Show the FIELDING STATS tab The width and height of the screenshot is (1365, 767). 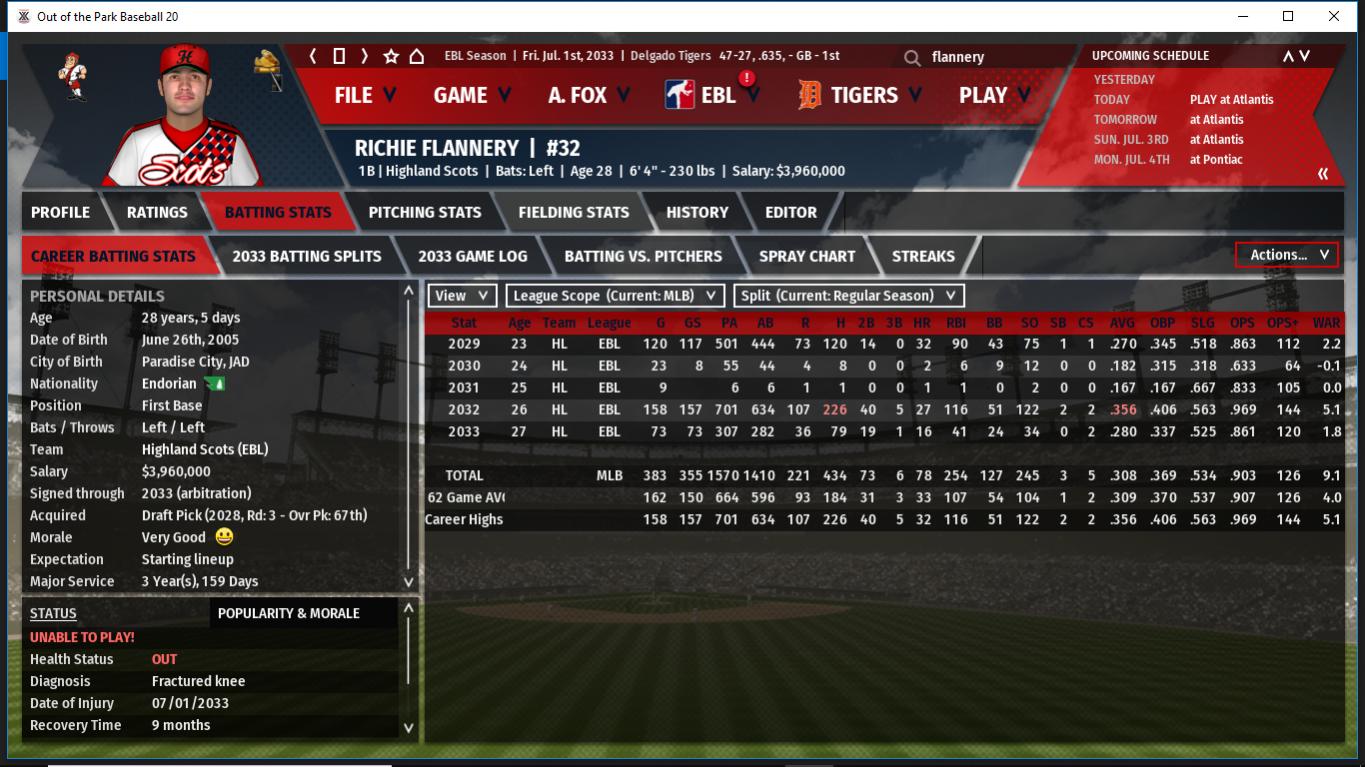pos(573,212)
